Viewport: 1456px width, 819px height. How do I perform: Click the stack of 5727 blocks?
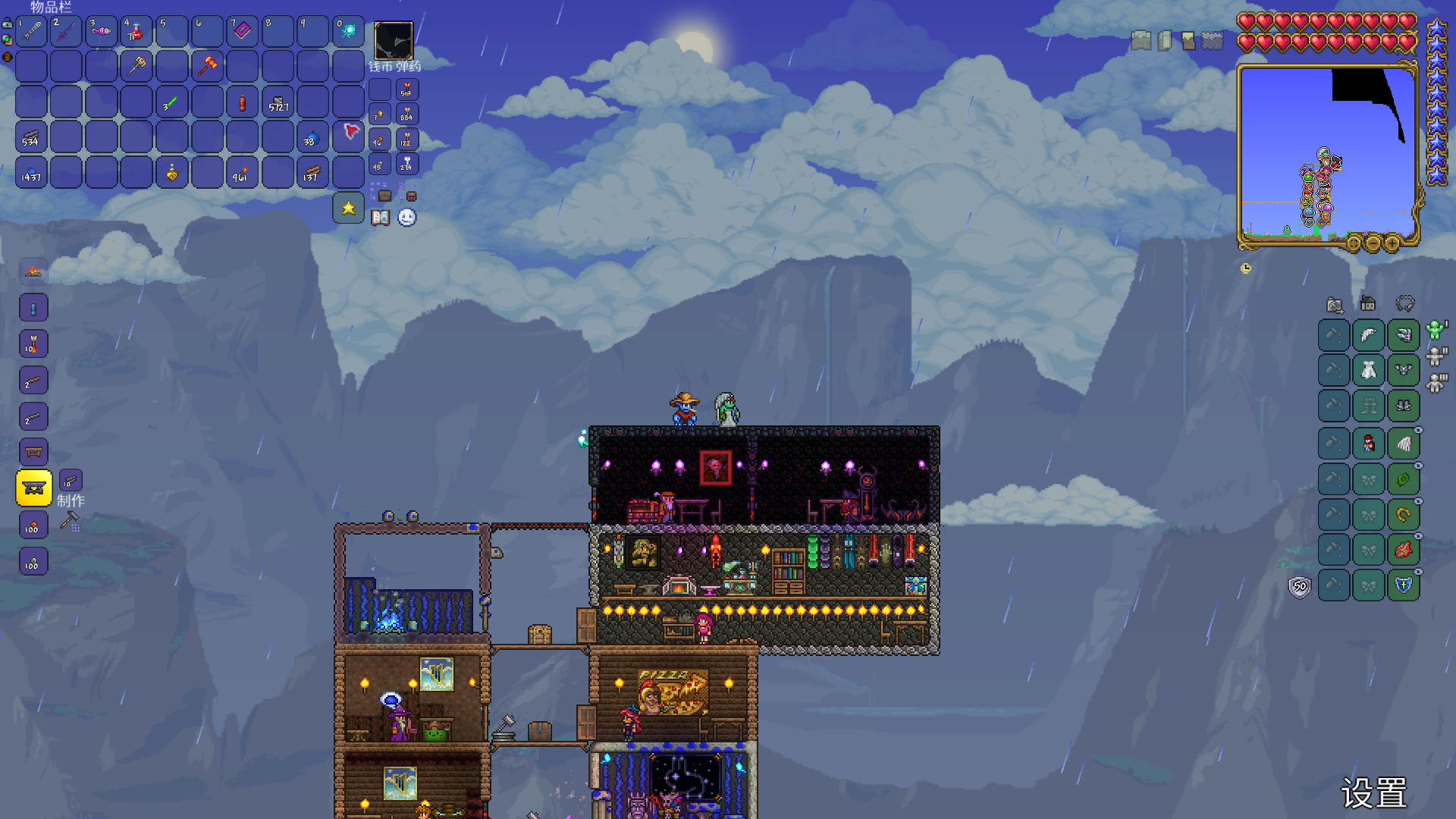click(x=278, y=102)
